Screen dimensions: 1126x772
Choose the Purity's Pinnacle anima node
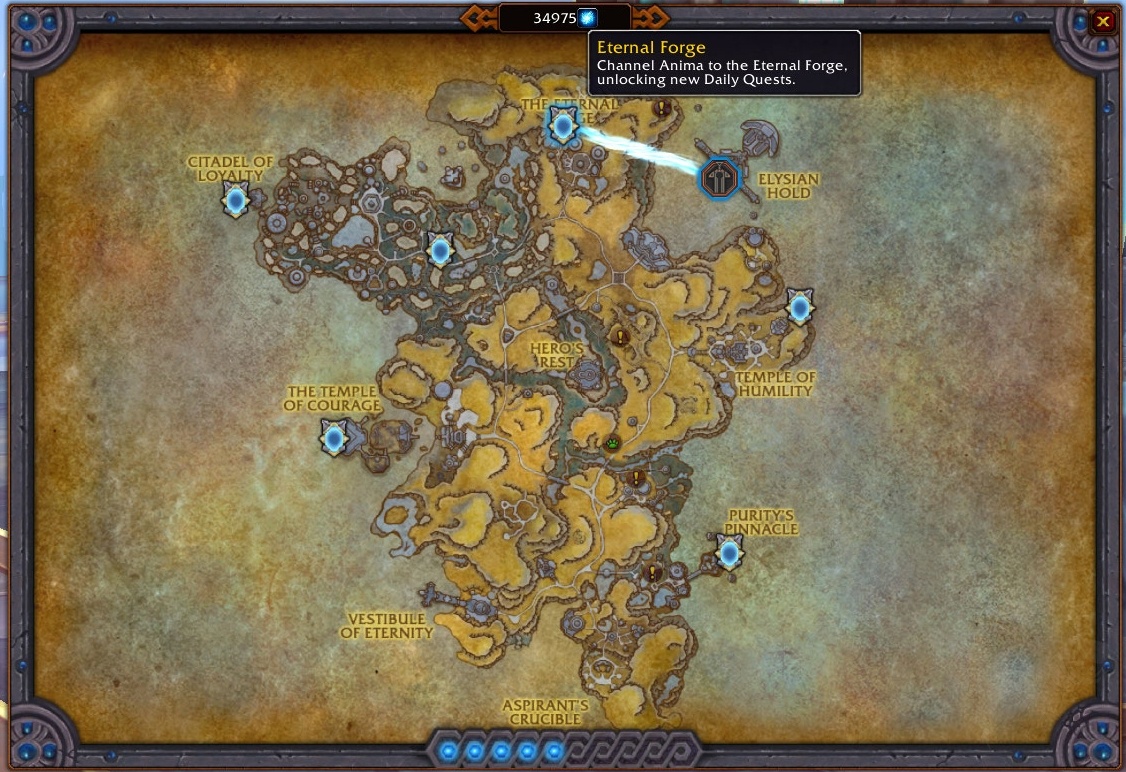pyautogui.click(x=730, y=551)
